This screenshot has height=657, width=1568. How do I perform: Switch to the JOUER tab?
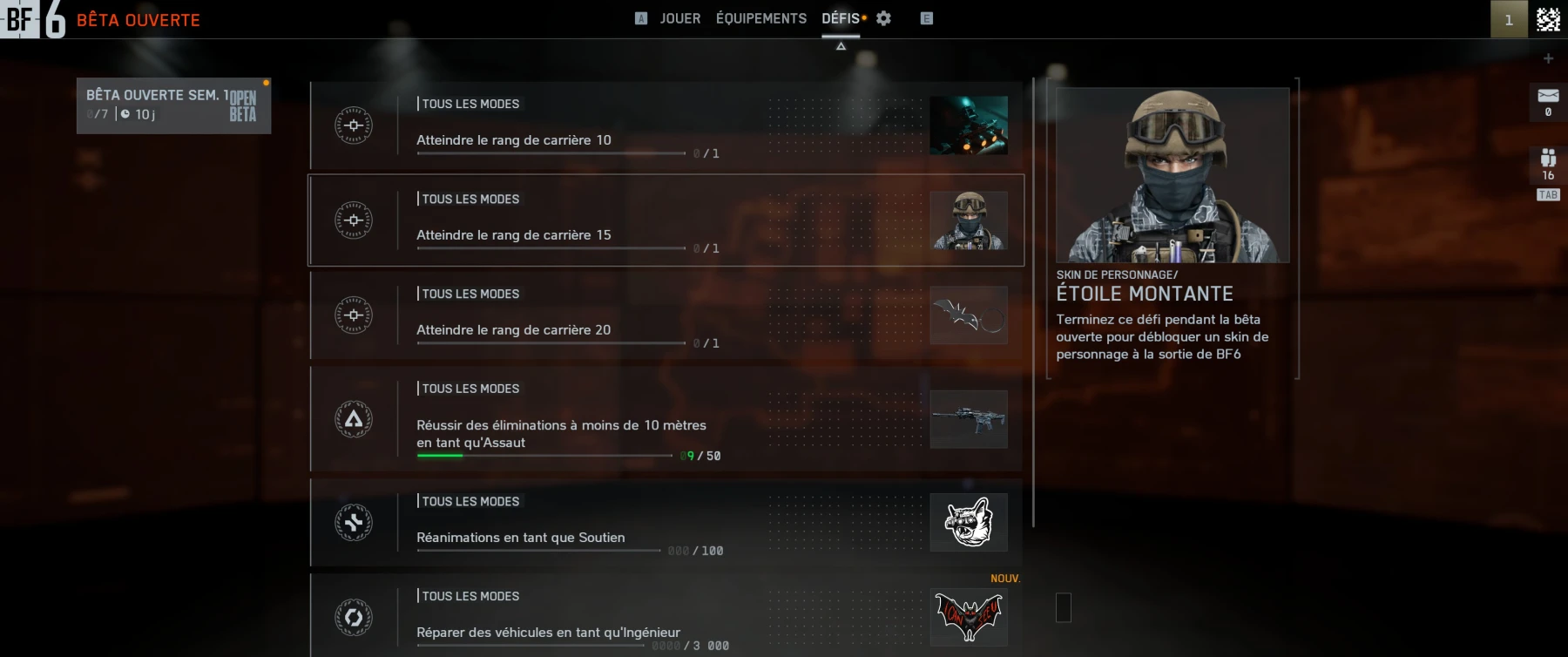tap(680, 17)
